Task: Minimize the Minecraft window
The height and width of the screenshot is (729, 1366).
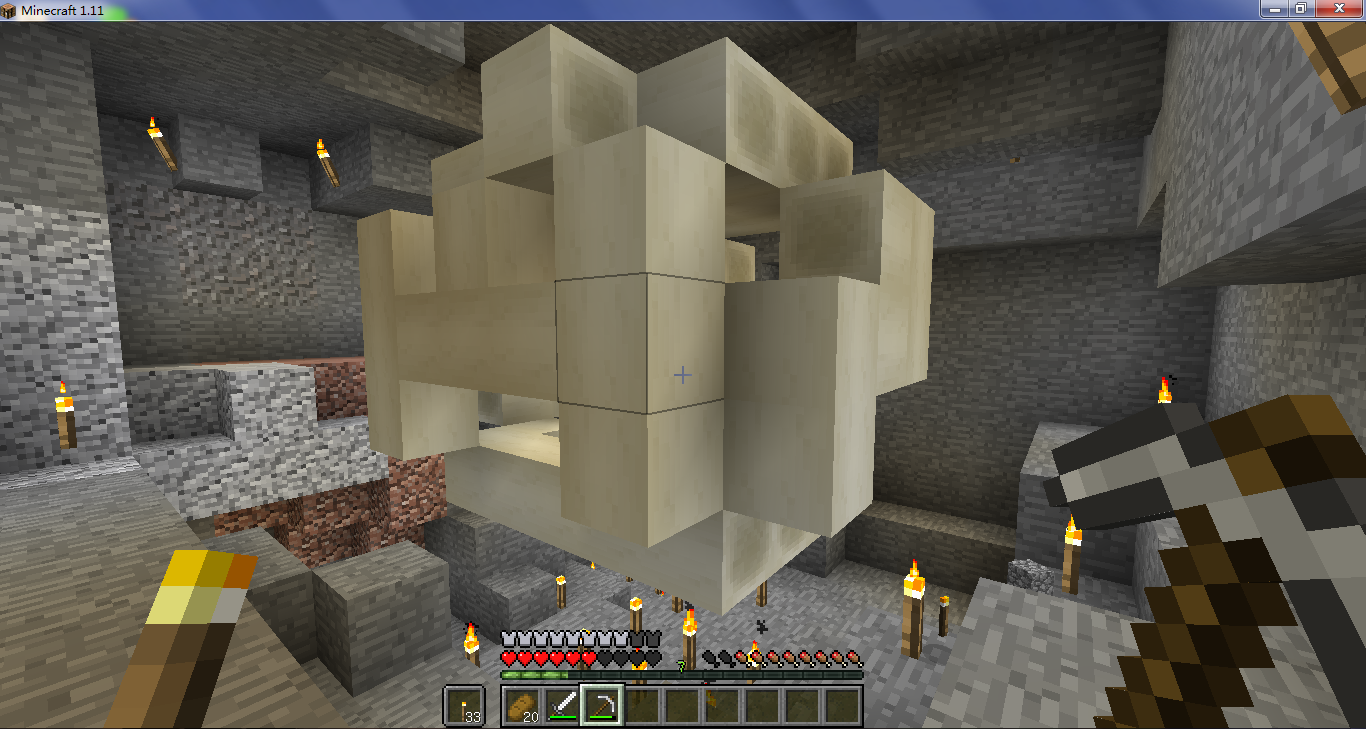Action: [x=1273, y=8]
